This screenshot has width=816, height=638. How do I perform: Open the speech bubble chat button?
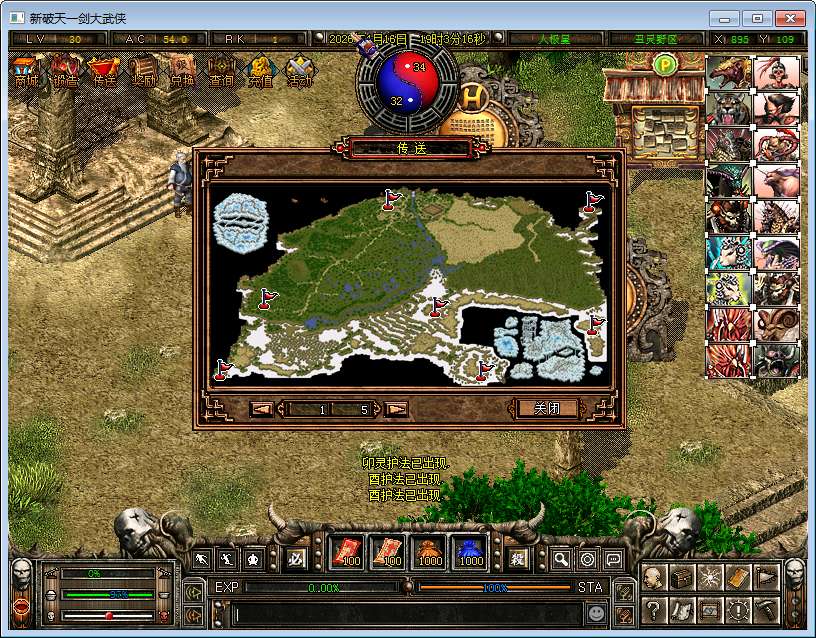click(x=613, y=560)
